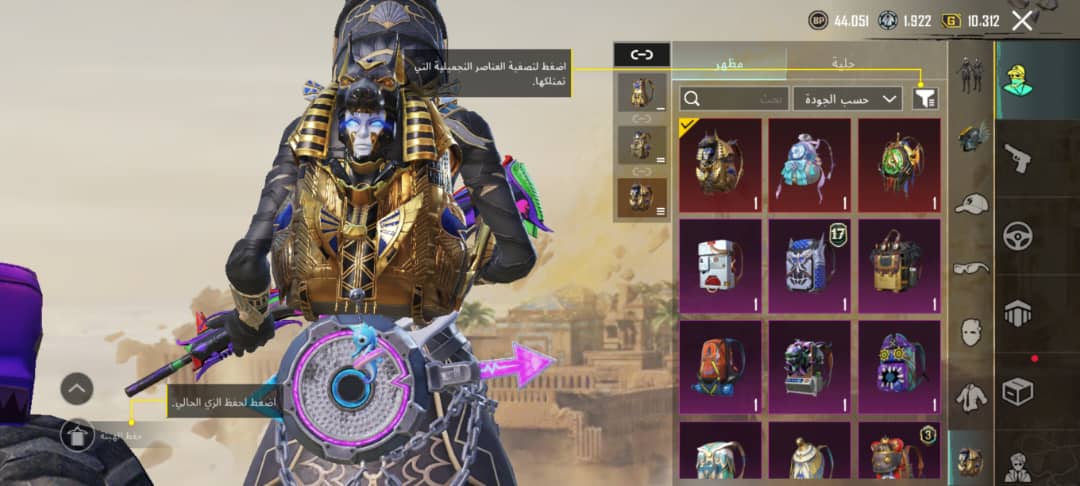The height and width of the screenshot is (486, 1080).
Task: Select the golden pharaoh backpack
Action: coord(720,164)
